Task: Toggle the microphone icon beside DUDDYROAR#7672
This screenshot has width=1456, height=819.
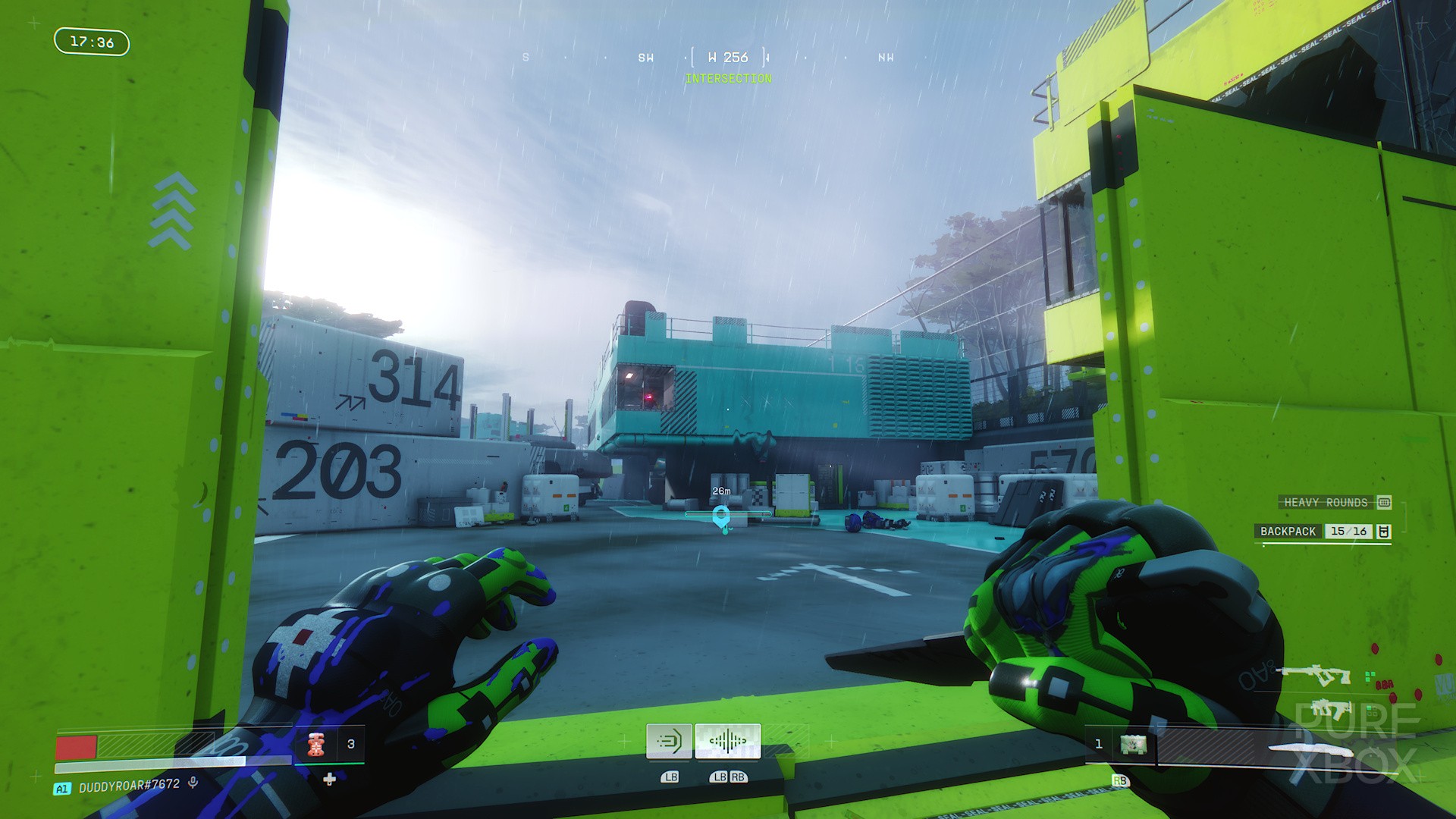Action: (x=193, y=783)
